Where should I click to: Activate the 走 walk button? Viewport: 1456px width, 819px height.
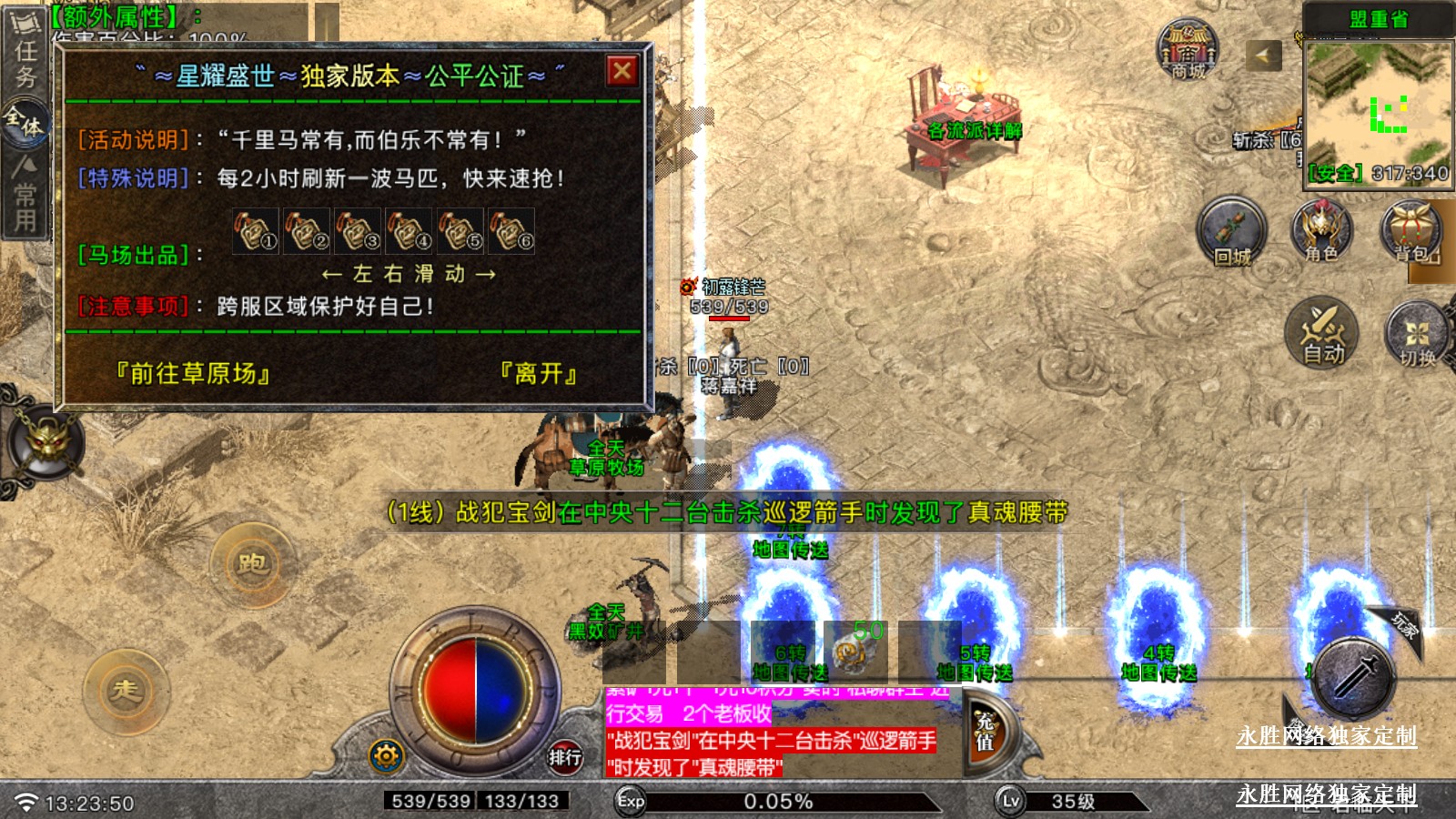coord(125,691)
